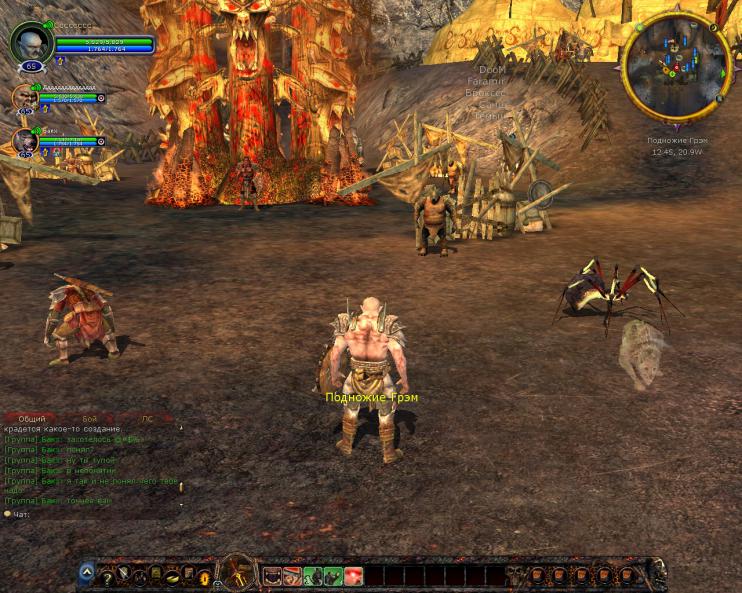
Task: Activate the red glowing skill in quickslot bar
Action: coord(353,576)
